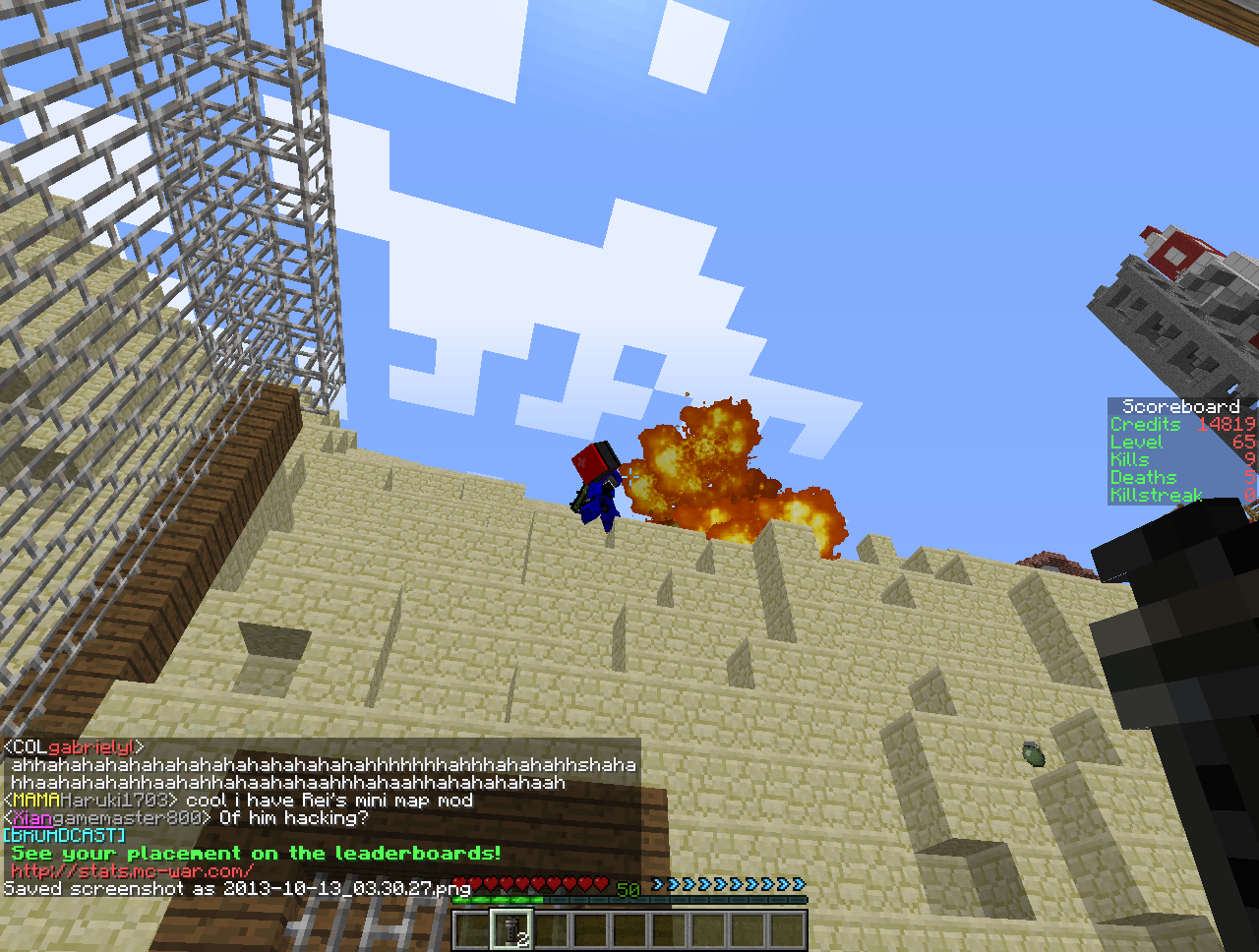Open the stats.mc-war.com link in chat
This screenshot has height=952, width=1259.
tap(132, 871)
